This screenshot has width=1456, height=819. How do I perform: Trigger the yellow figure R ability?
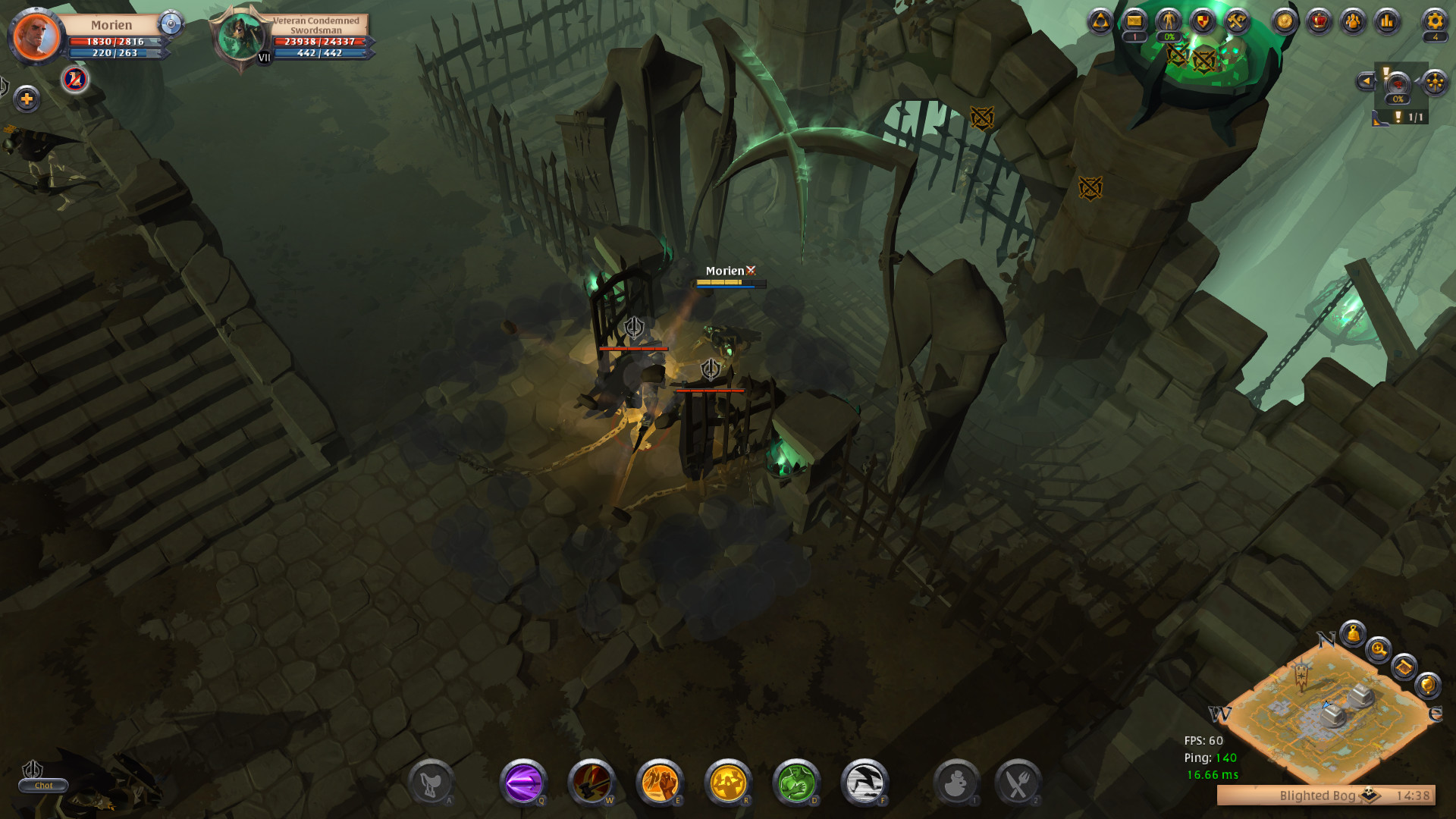point(728,782)
